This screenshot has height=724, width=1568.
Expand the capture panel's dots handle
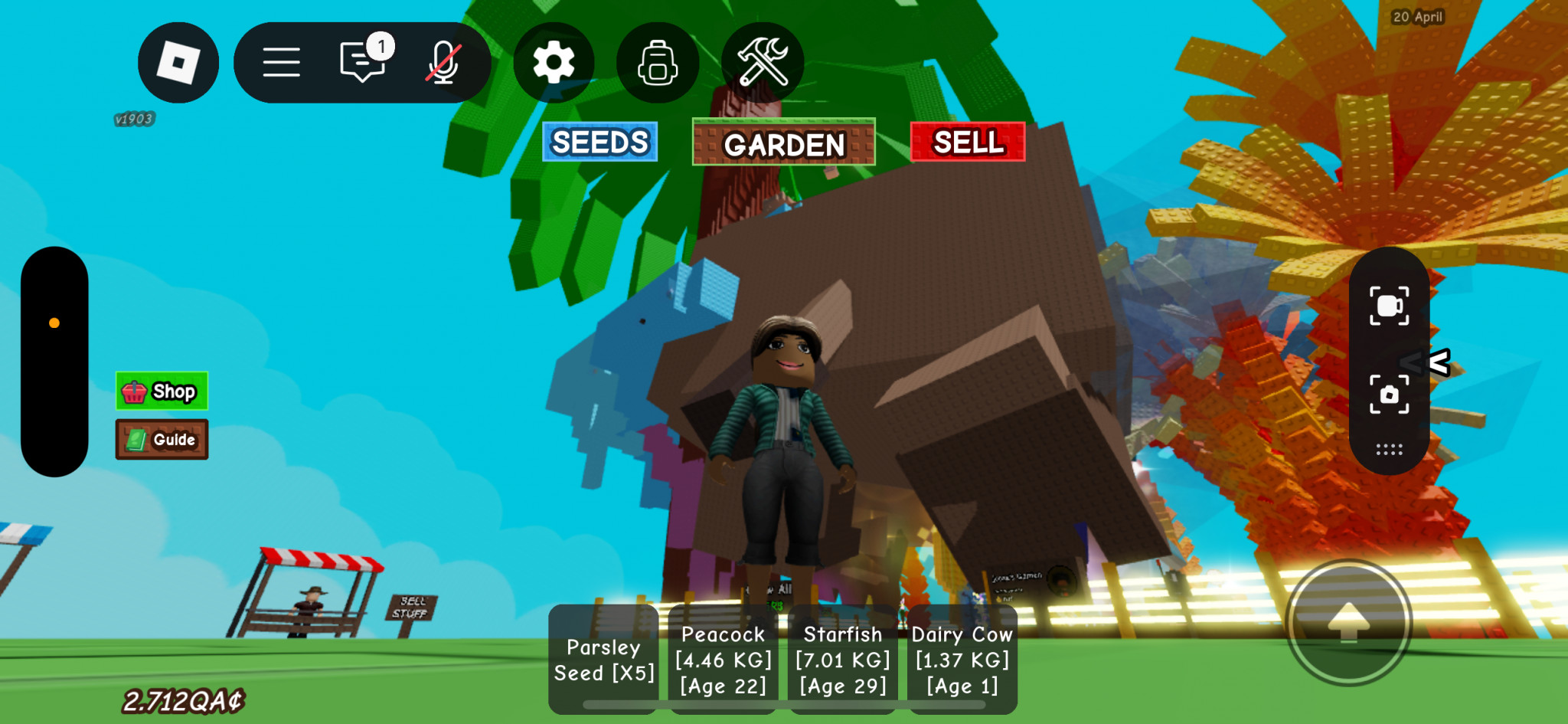(1389, 450)
